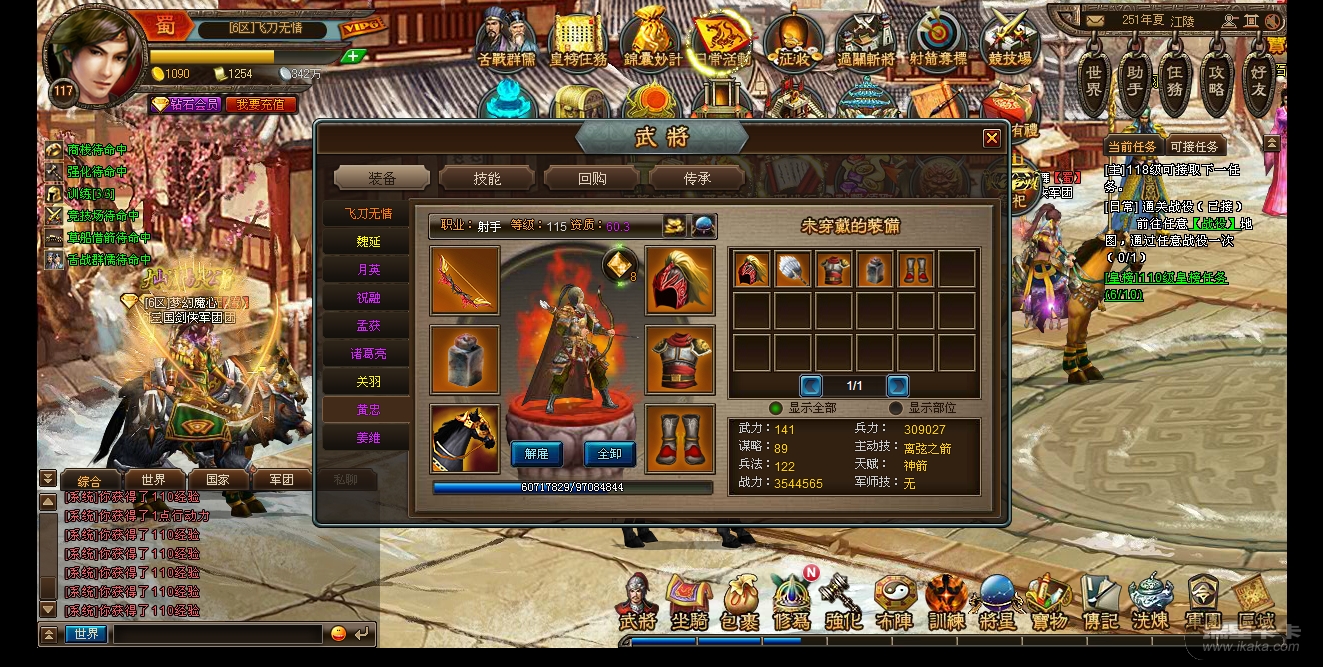Choose general 魏延 from the list
The width and height of the screenshot is (1323, 667).
pyautogui.click(x=368, y=242)
